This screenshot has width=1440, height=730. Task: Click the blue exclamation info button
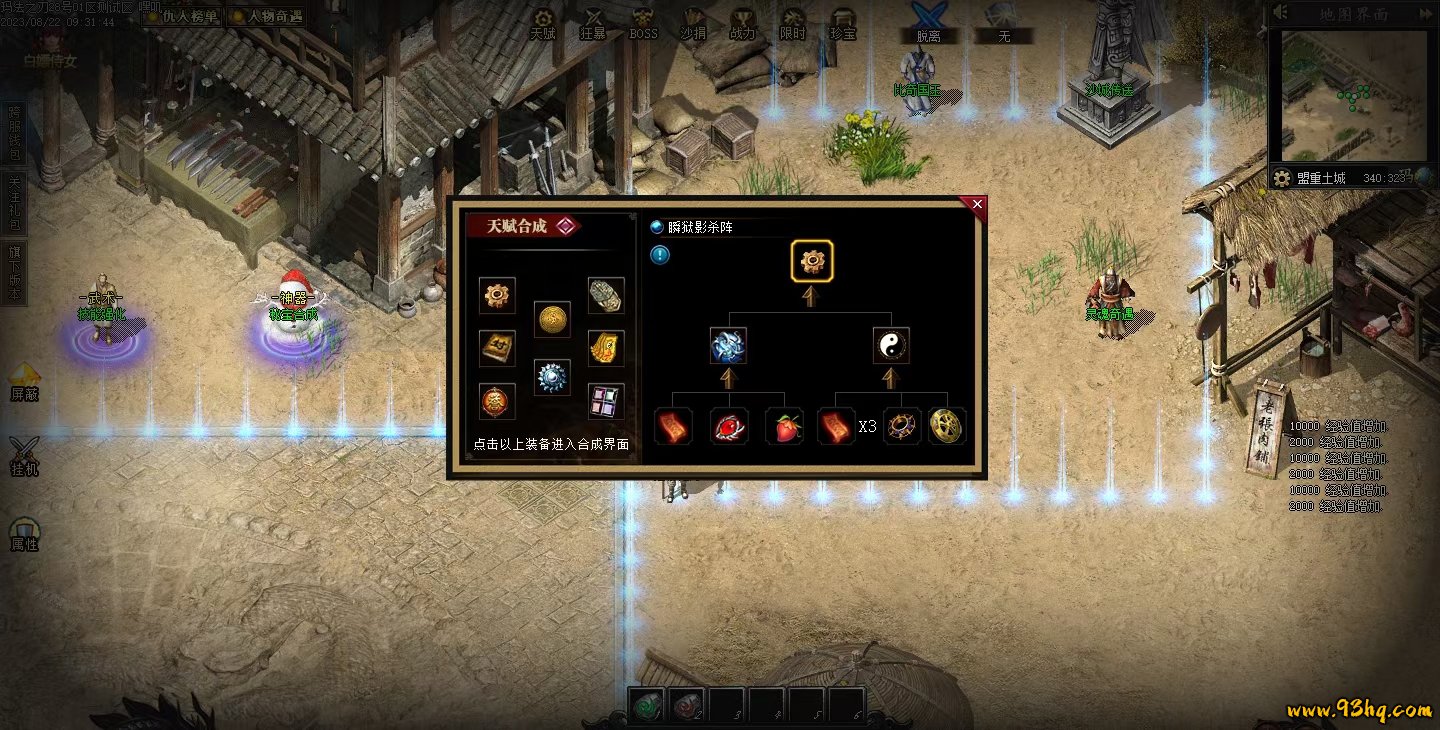[x=660, y=255]
